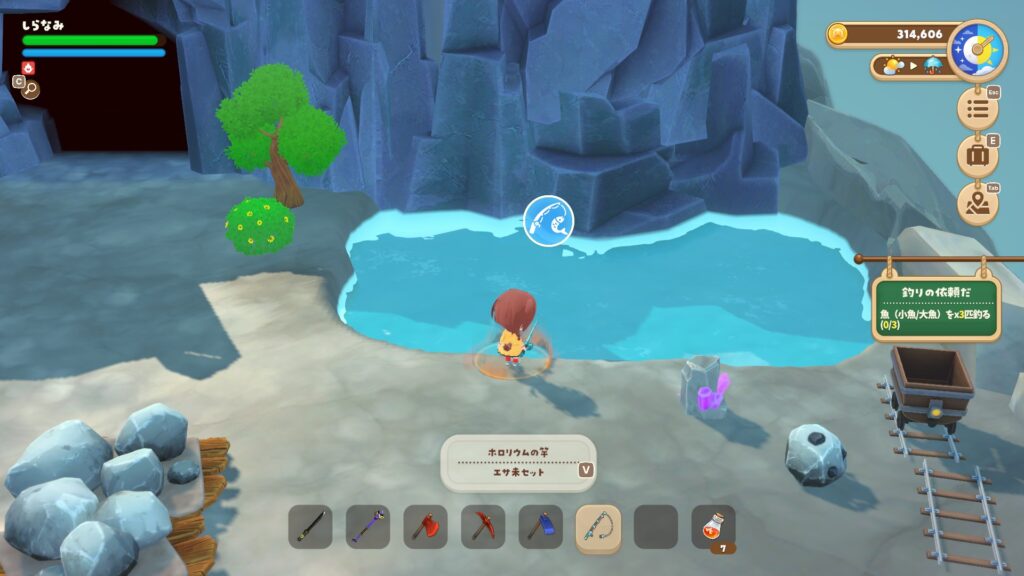Use the red potion hotbar slot
Image resolution: width=1024 pixels, height=576 pixels.
pyautogui.click(x=713, y=526)
